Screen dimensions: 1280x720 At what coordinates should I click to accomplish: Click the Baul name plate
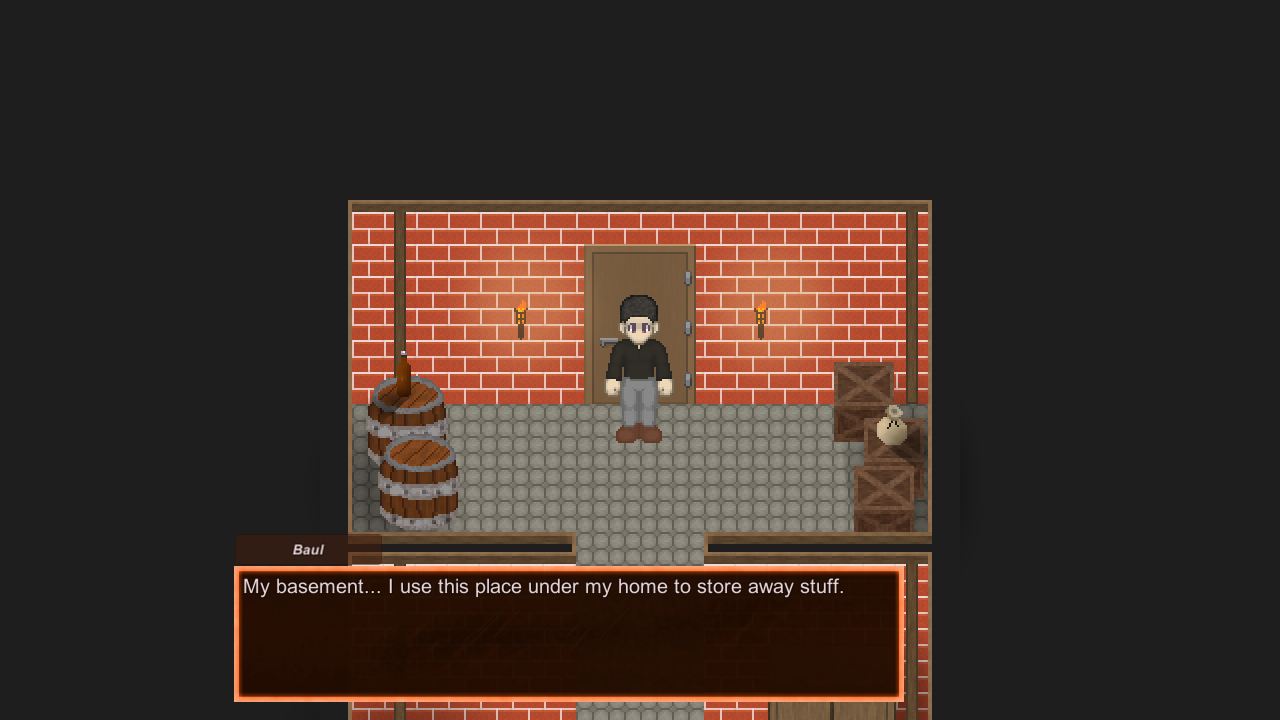307,549
